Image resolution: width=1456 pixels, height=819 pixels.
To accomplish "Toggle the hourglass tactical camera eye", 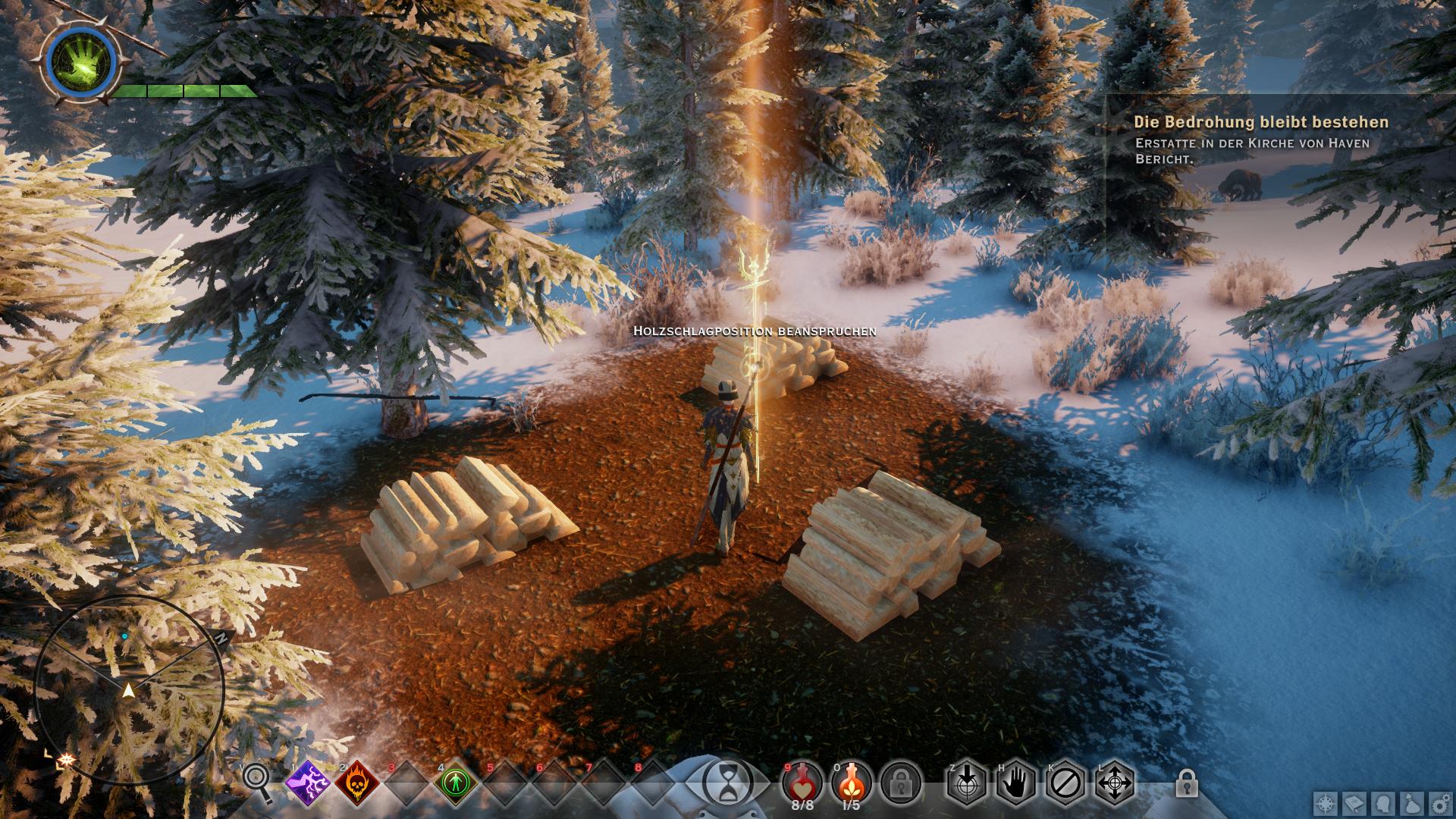I will coord(727,780).
